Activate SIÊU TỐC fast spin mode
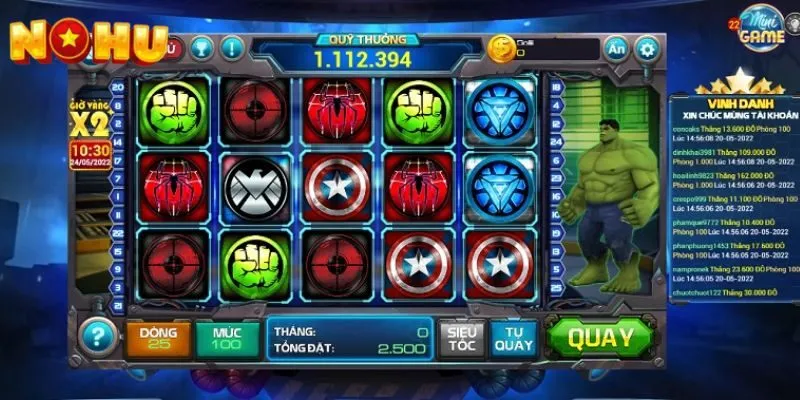 click(463, 338)
